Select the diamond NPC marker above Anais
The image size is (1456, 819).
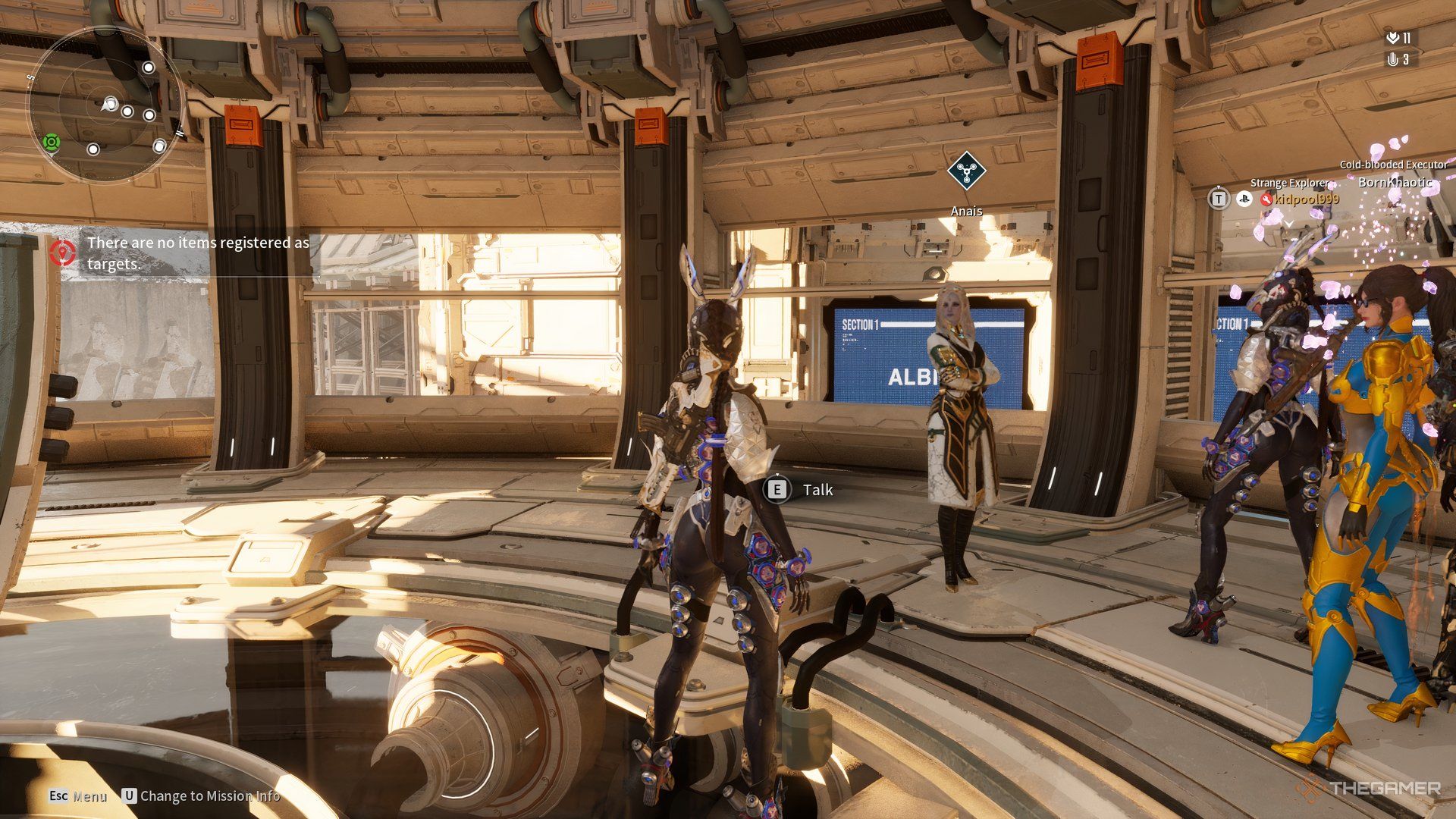coord(966,171)
